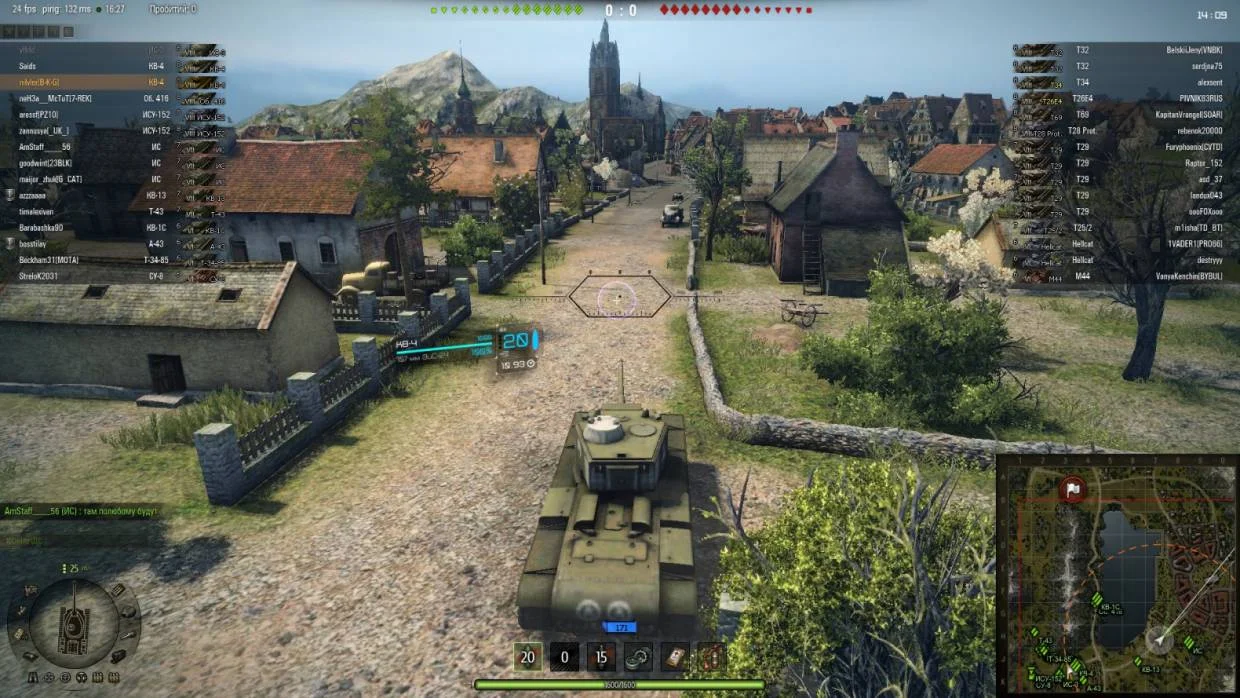
Task: Activate the fire extinguisher consumable
Action: coord(711,657)
